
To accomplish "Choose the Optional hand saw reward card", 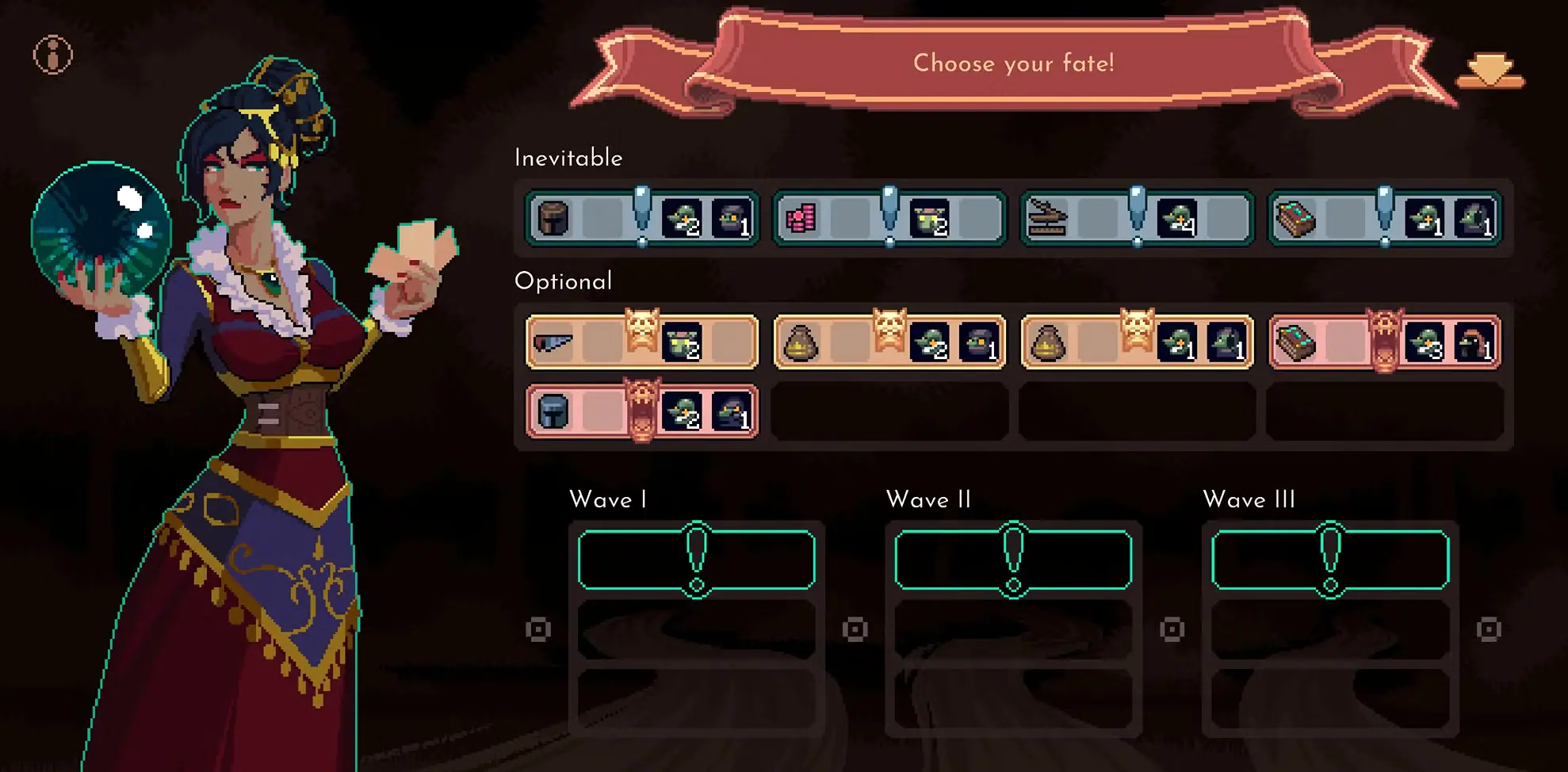I will click(642, 342).
